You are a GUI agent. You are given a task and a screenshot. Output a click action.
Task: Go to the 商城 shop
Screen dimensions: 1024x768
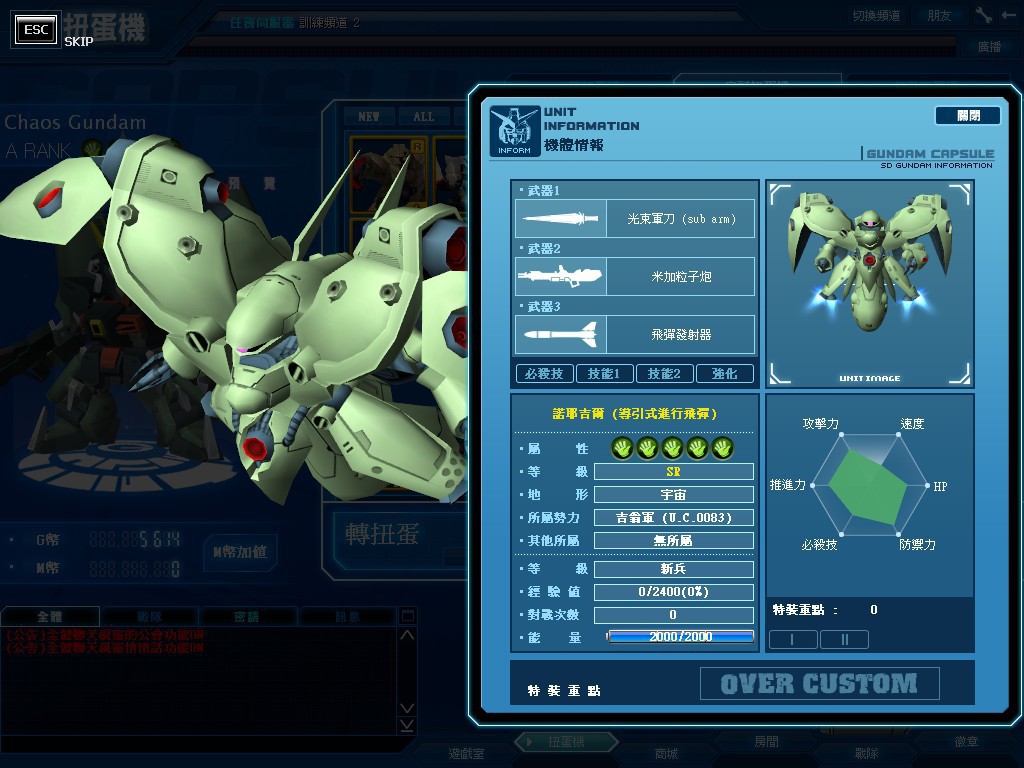(666, 753)
